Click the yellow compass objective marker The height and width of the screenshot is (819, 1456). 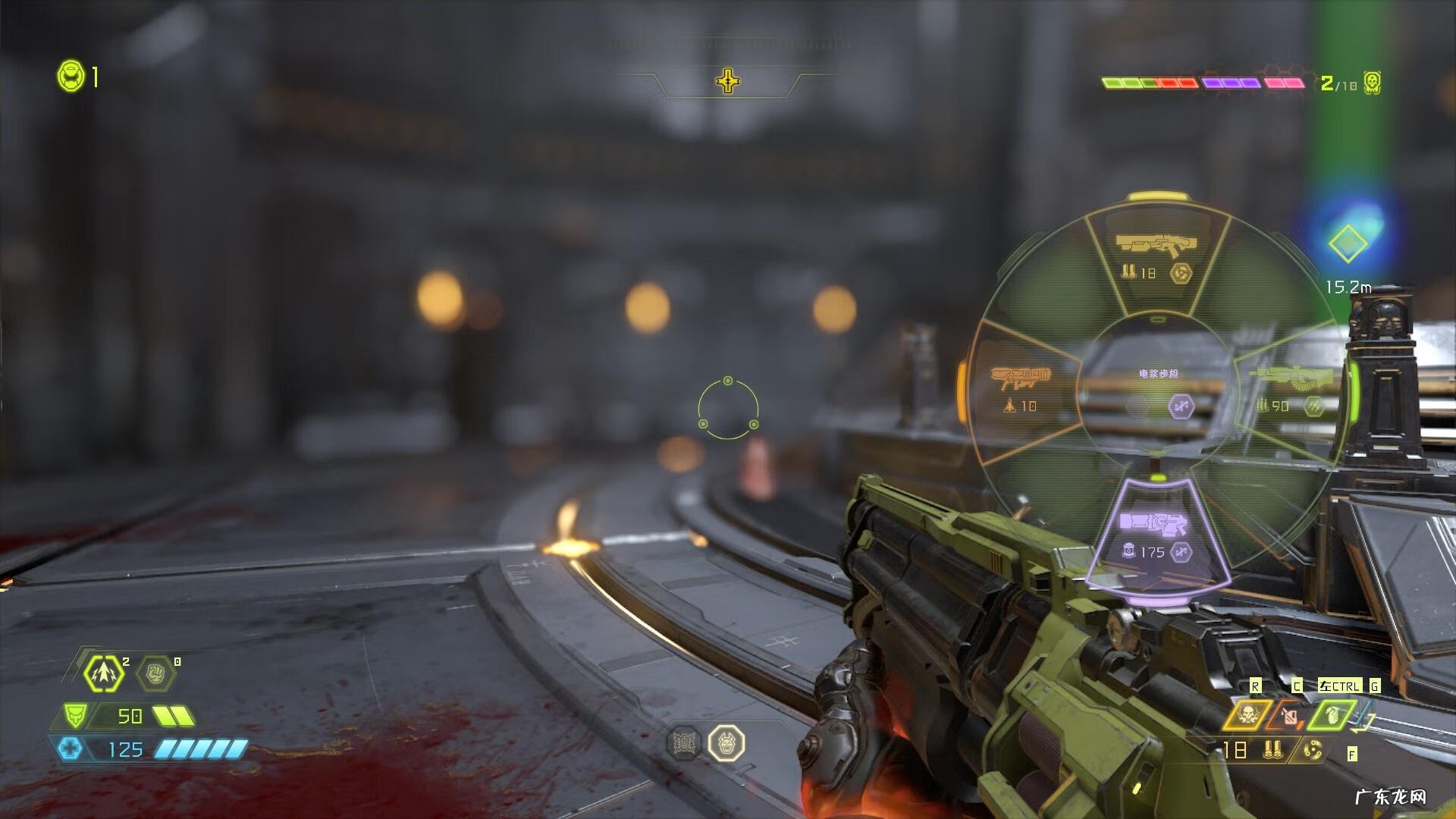tap(728, 81)
